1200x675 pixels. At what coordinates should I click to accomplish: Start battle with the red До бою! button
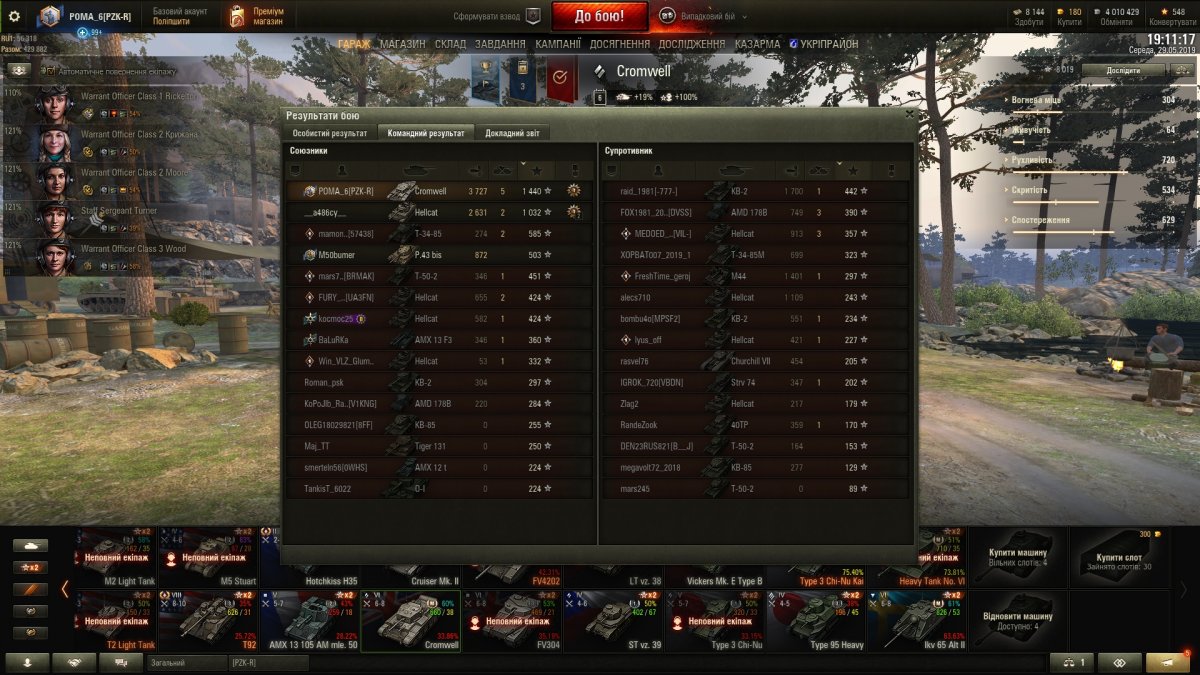click(x=599, y=16)
